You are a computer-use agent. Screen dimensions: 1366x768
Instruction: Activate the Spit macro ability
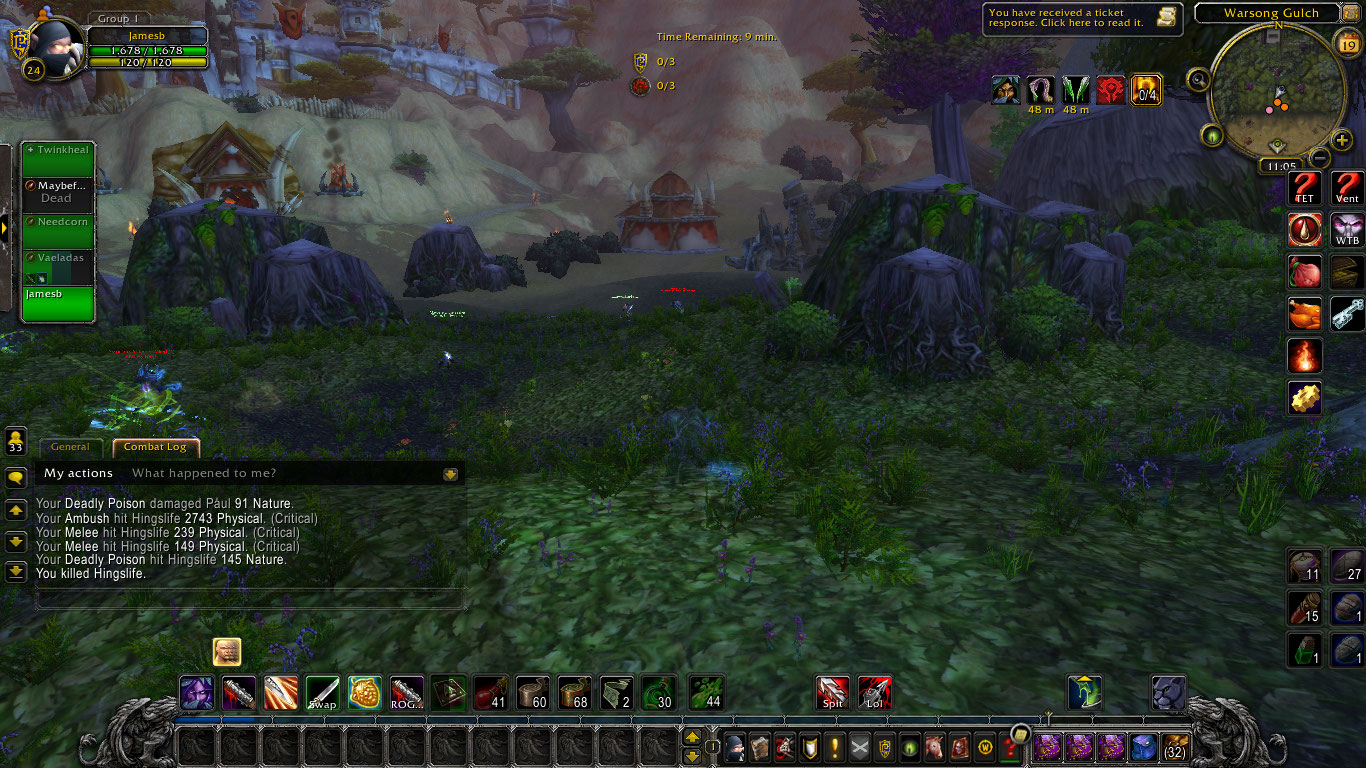(x=833, y=693)
